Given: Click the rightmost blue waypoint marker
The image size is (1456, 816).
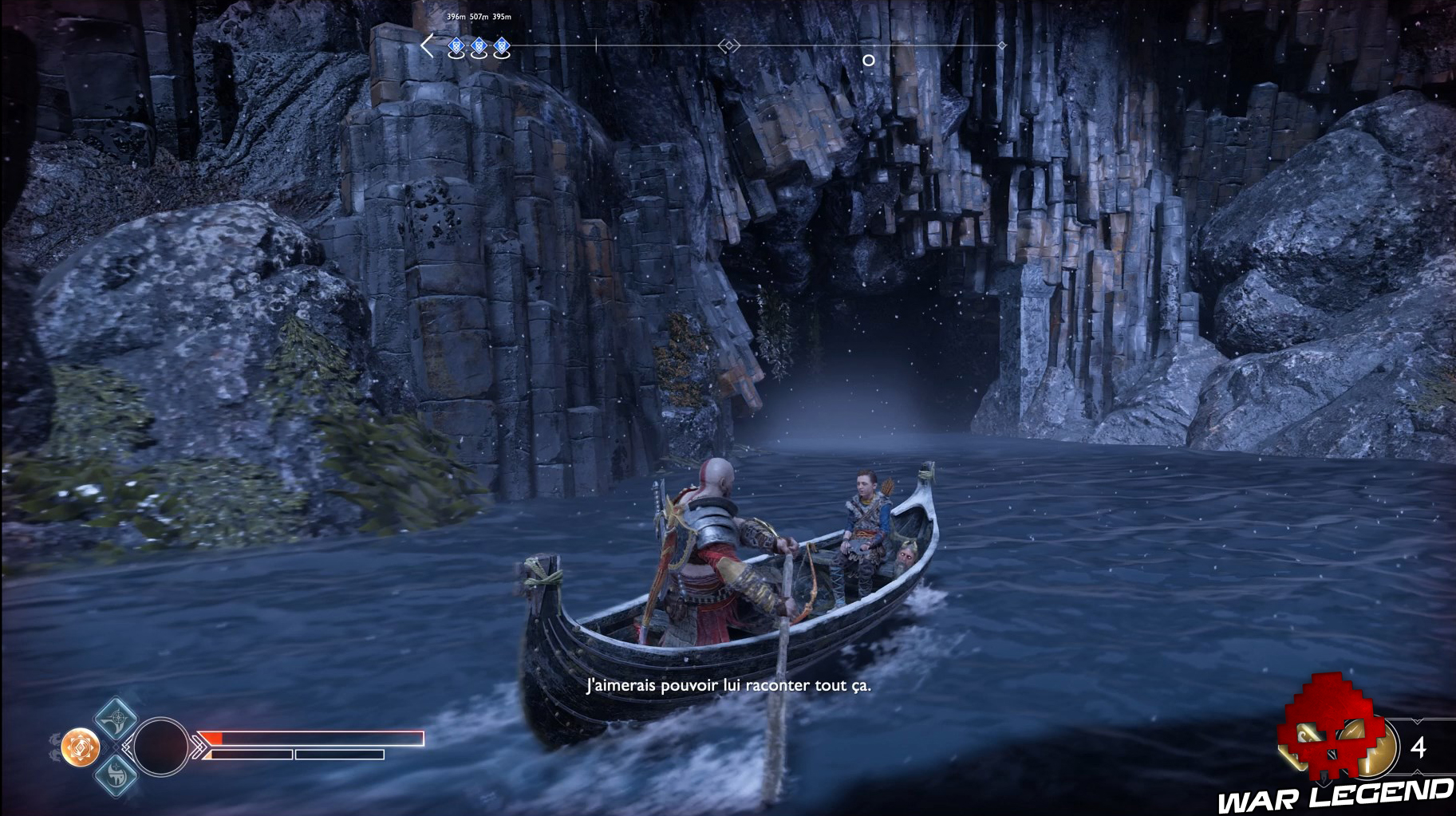Looking at the screenshot, I should click(501, 46).
